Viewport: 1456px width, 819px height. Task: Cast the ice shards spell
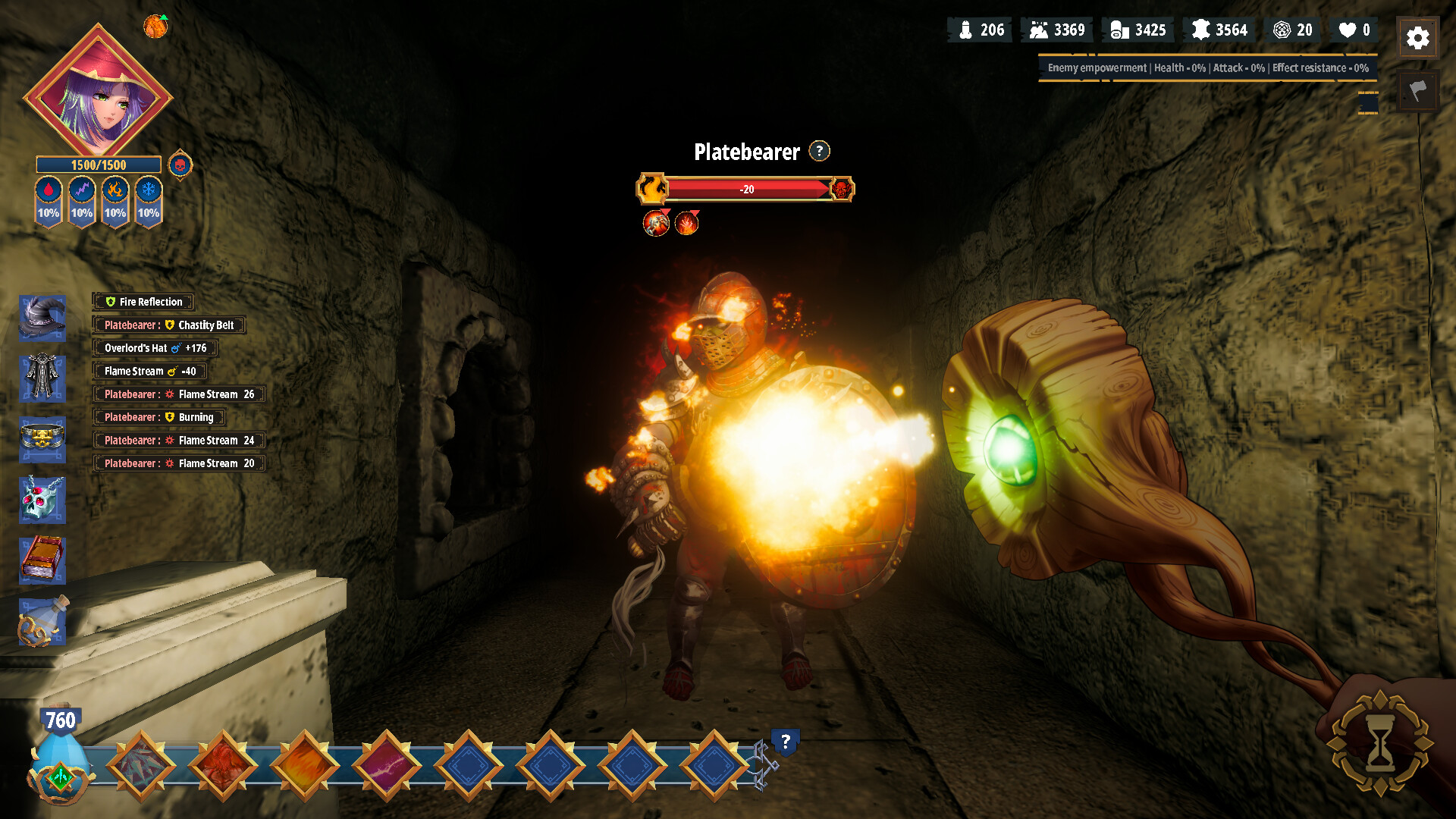[141, 765]
